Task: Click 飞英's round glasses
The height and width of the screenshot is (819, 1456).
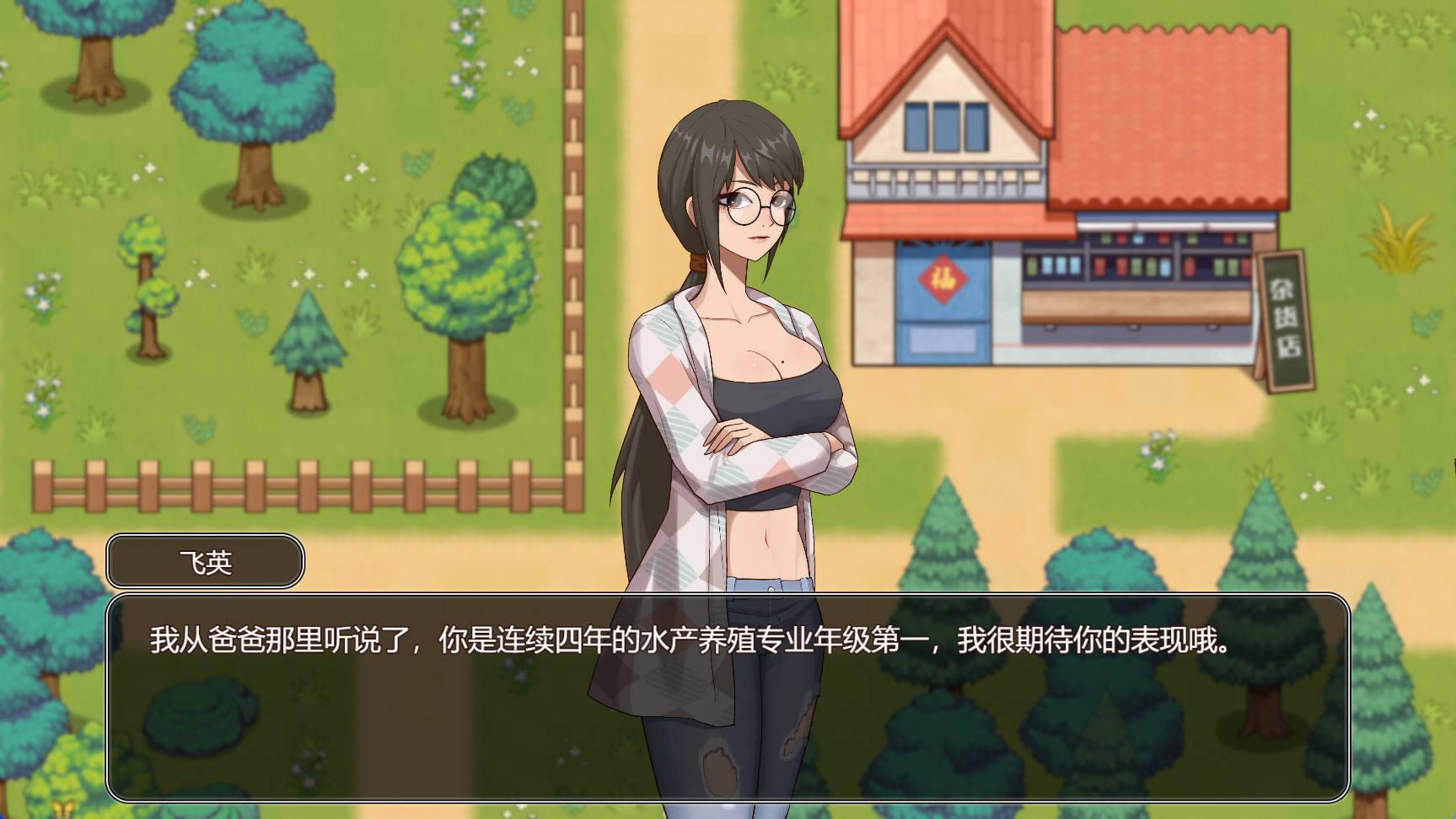Action: 757,205
